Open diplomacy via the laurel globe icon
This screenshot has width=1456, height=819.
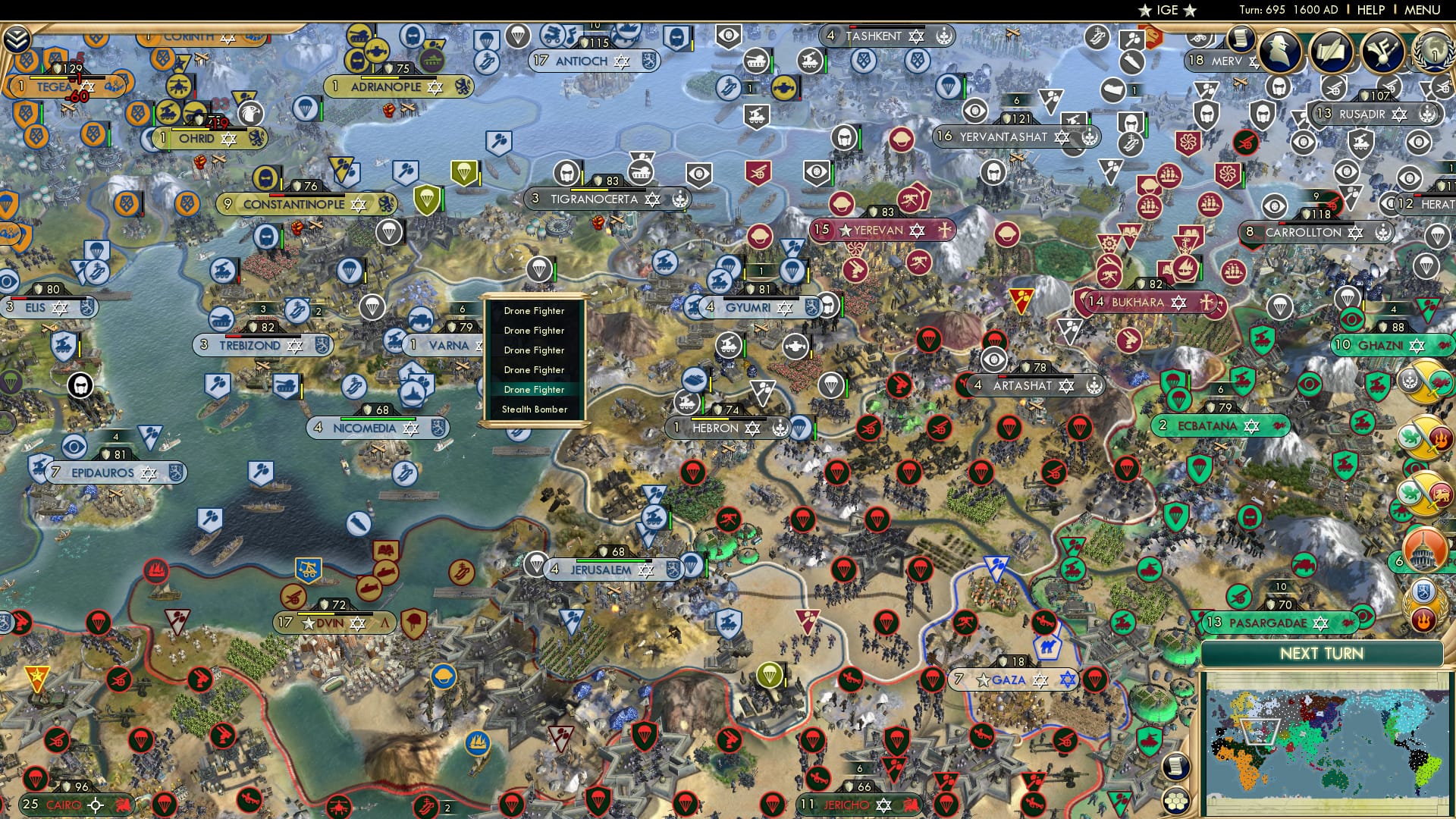[x=1434, y=52]
